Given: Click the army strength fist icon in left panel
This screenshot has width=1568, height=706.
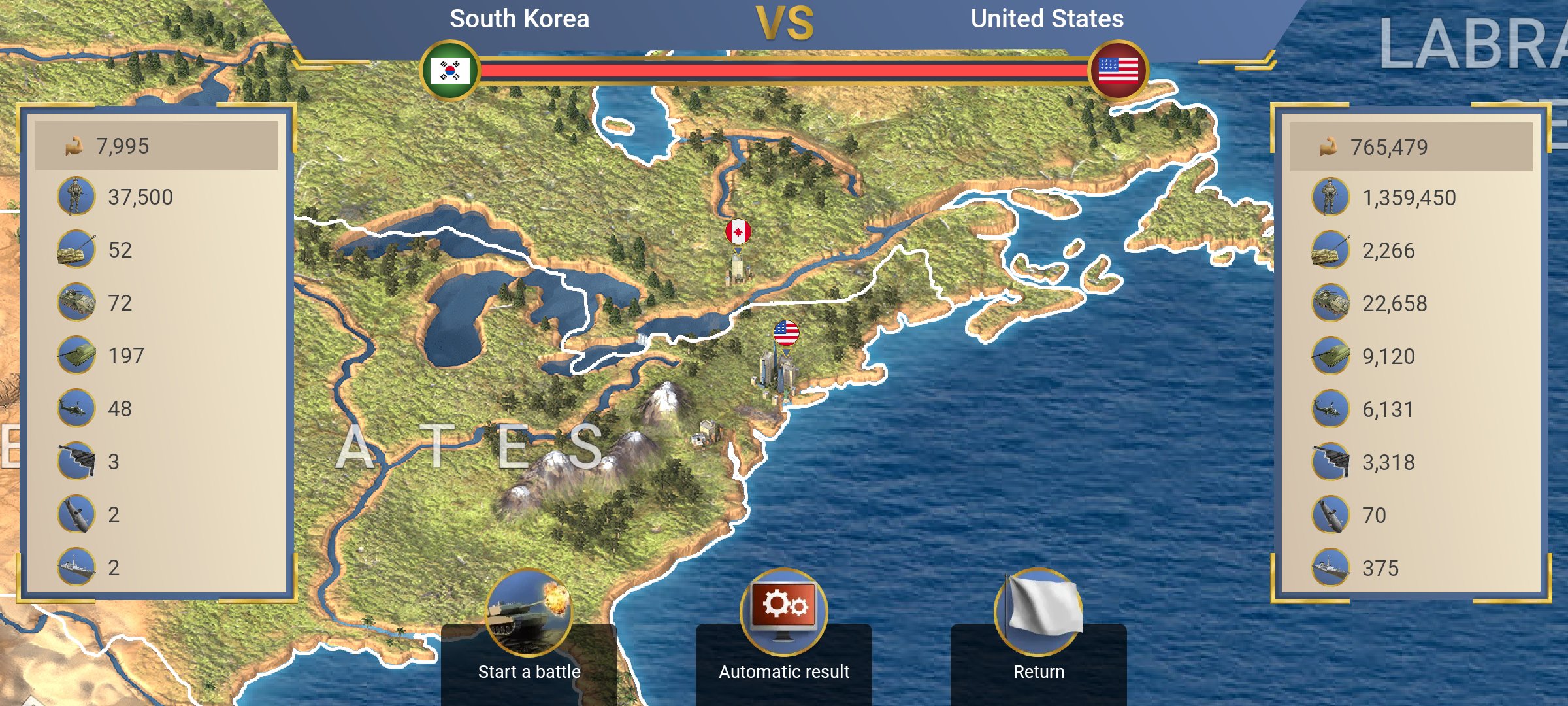Looking at the screenshot, I should coord(74,145).
